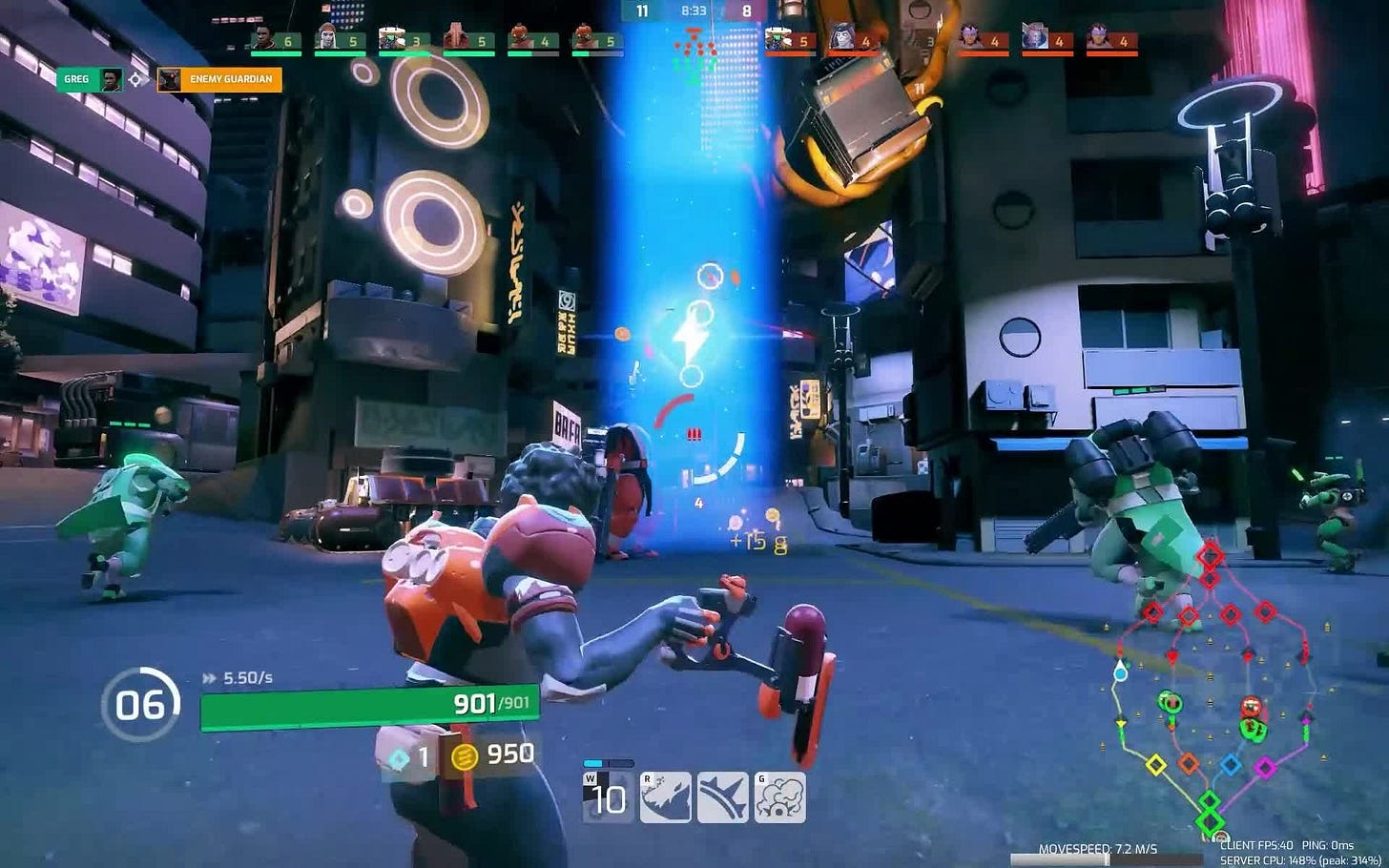Select the last red-team hero portrait
The width and height of the screenshot is (1389, 868).
[x=1099, y=39]
